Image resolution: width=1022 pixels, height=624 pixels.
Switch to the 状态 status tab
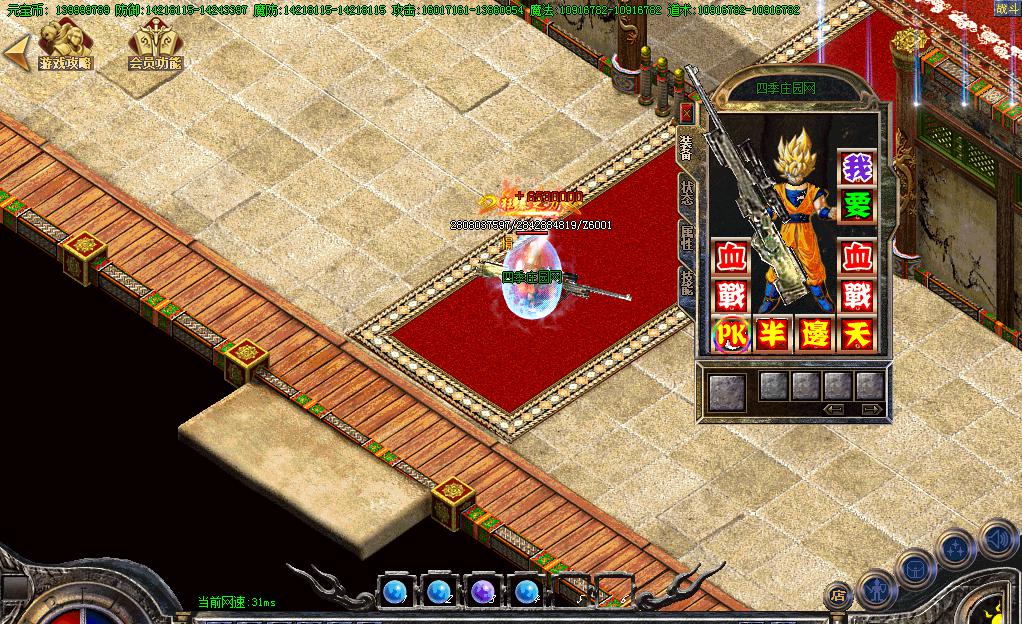[x=686, y=192]
